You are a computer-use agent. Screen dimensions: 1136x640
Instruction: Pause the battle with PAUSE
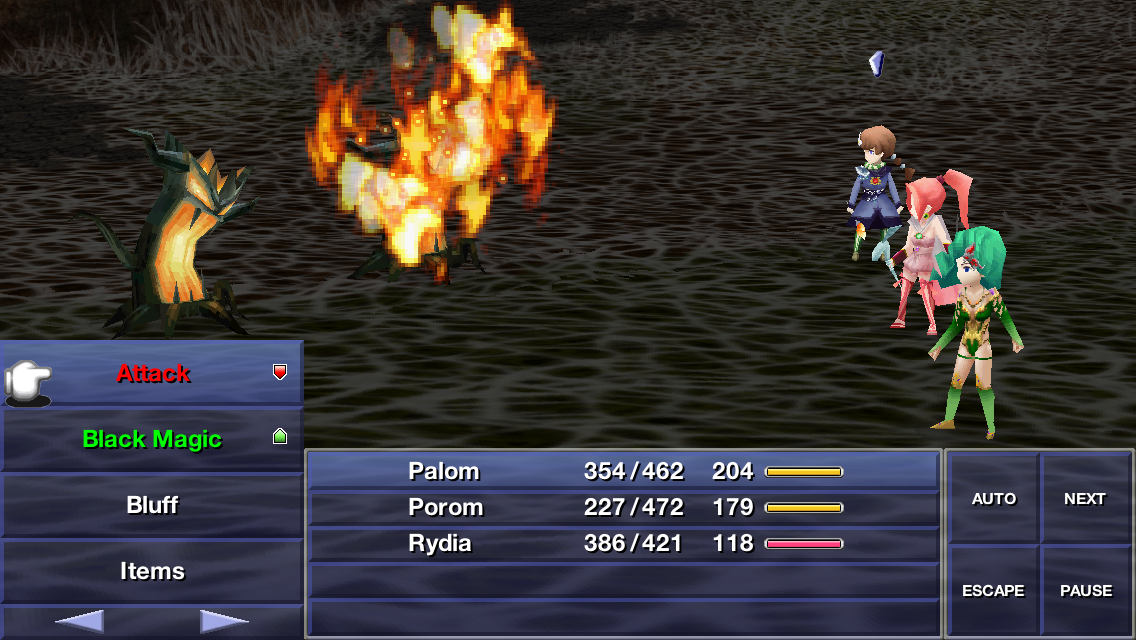1085,591
